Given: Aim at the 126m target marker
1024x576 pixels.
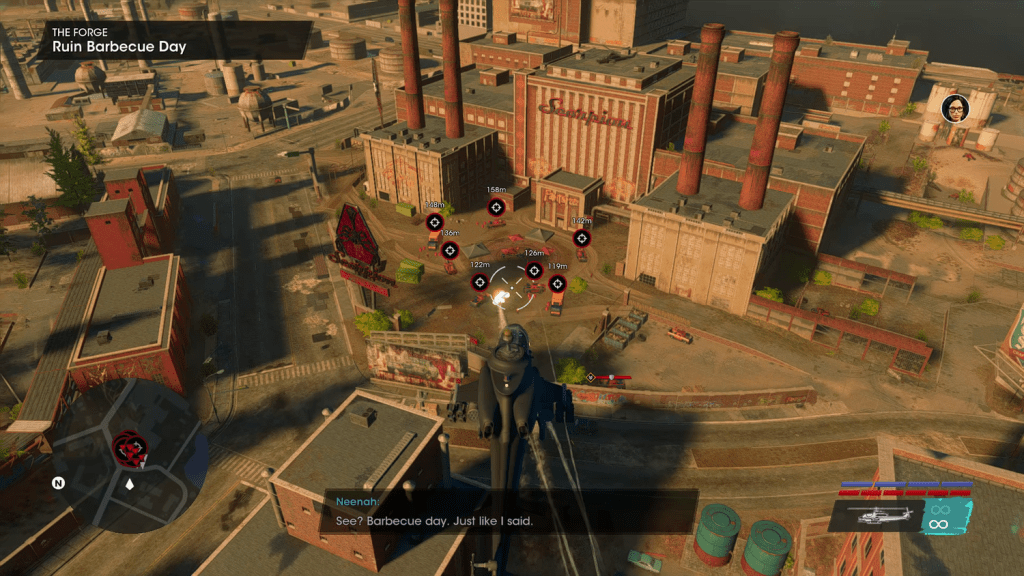Looking at the screenshot, I should pos(534,270).
